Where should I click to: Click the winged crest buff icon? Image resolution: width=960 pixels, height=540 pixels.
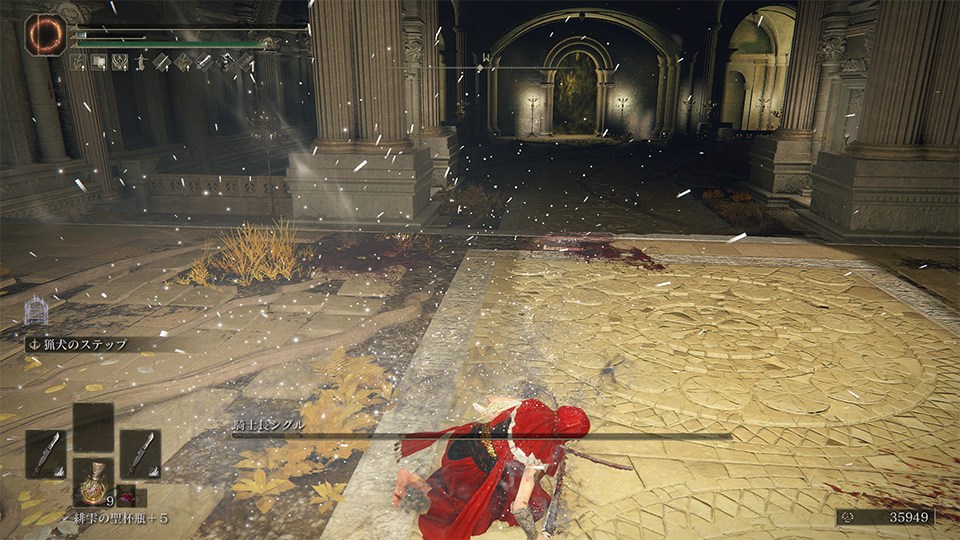pos(121,62)
